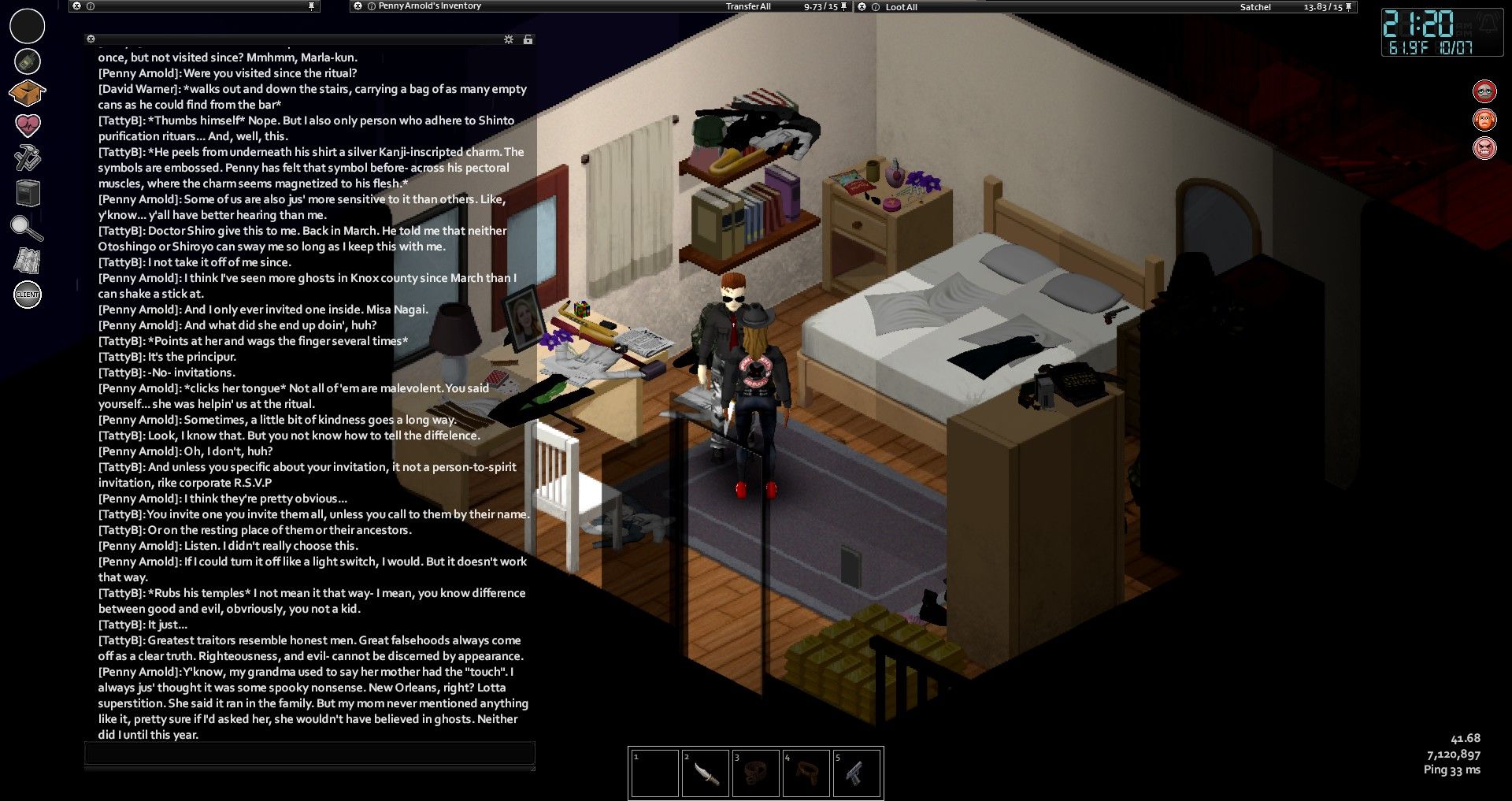
Task: Click the Loot All button
Action: pyautogui.click(x=901, y=7)
